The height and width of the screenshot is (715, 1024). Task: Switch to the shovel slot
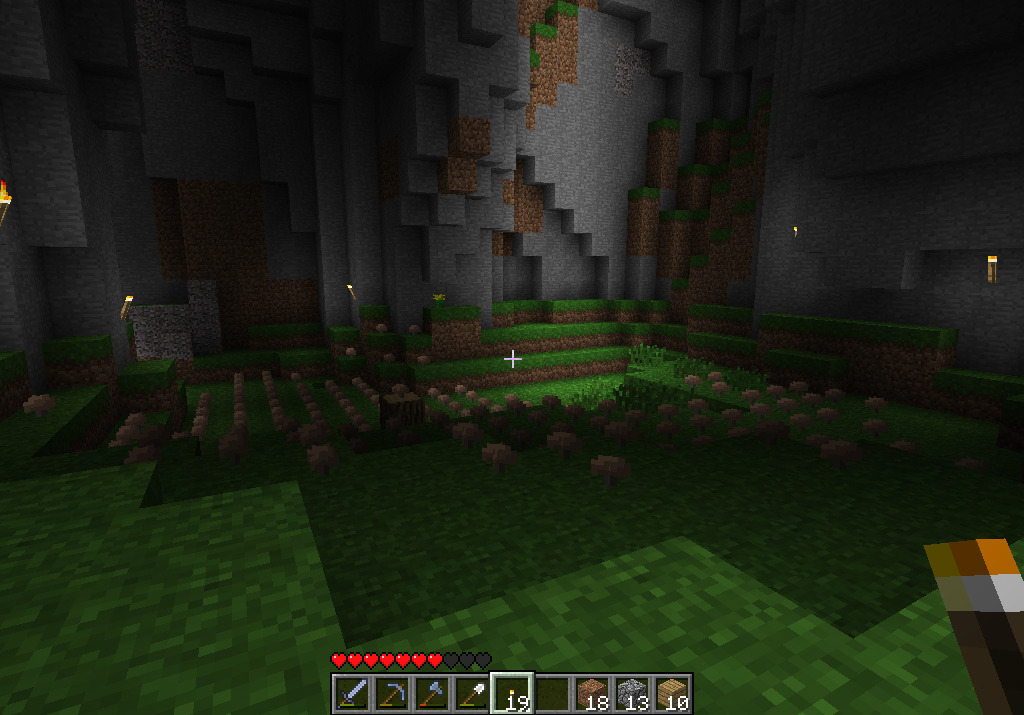pos(472,693)
